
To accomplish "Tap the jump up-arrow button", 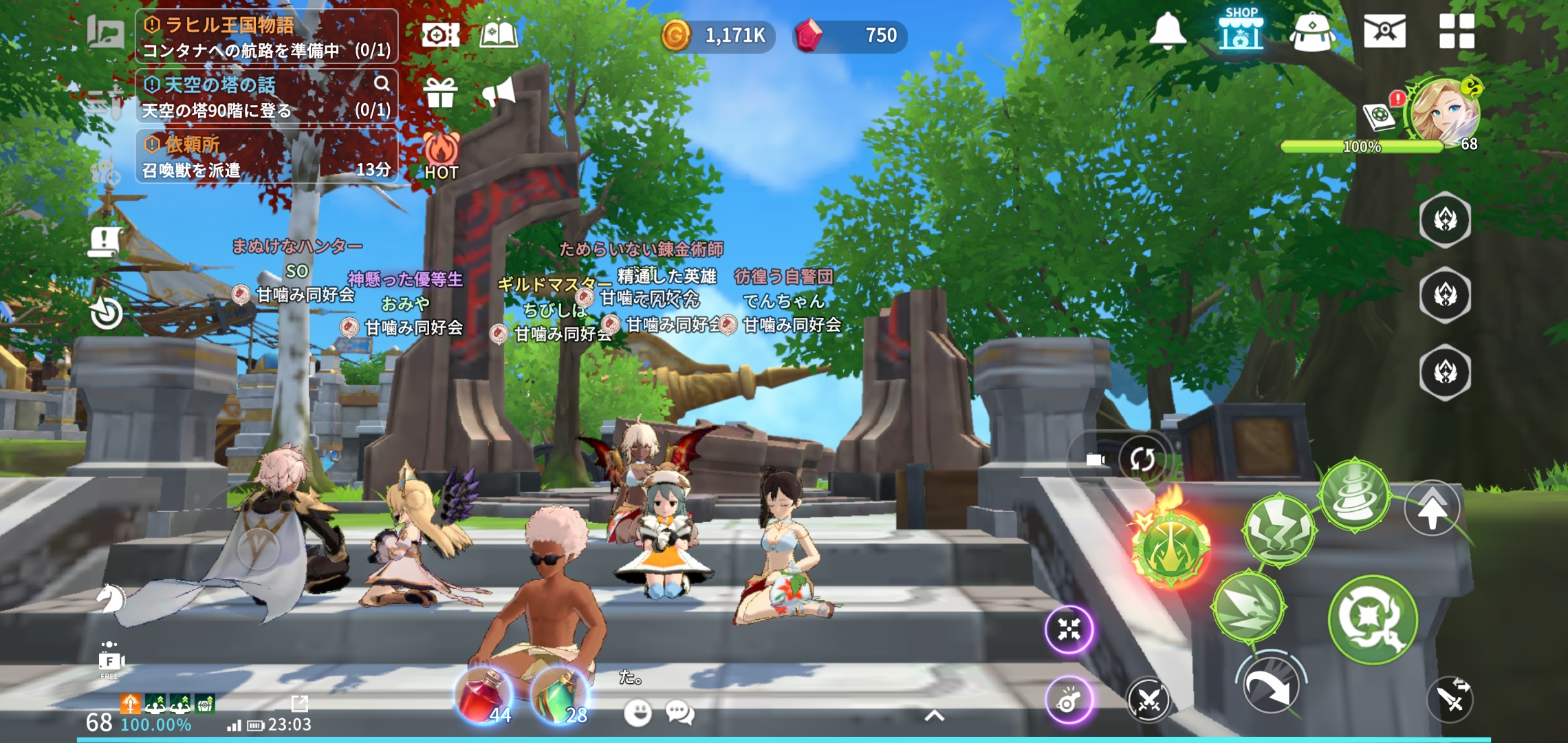I will 1432,509.
